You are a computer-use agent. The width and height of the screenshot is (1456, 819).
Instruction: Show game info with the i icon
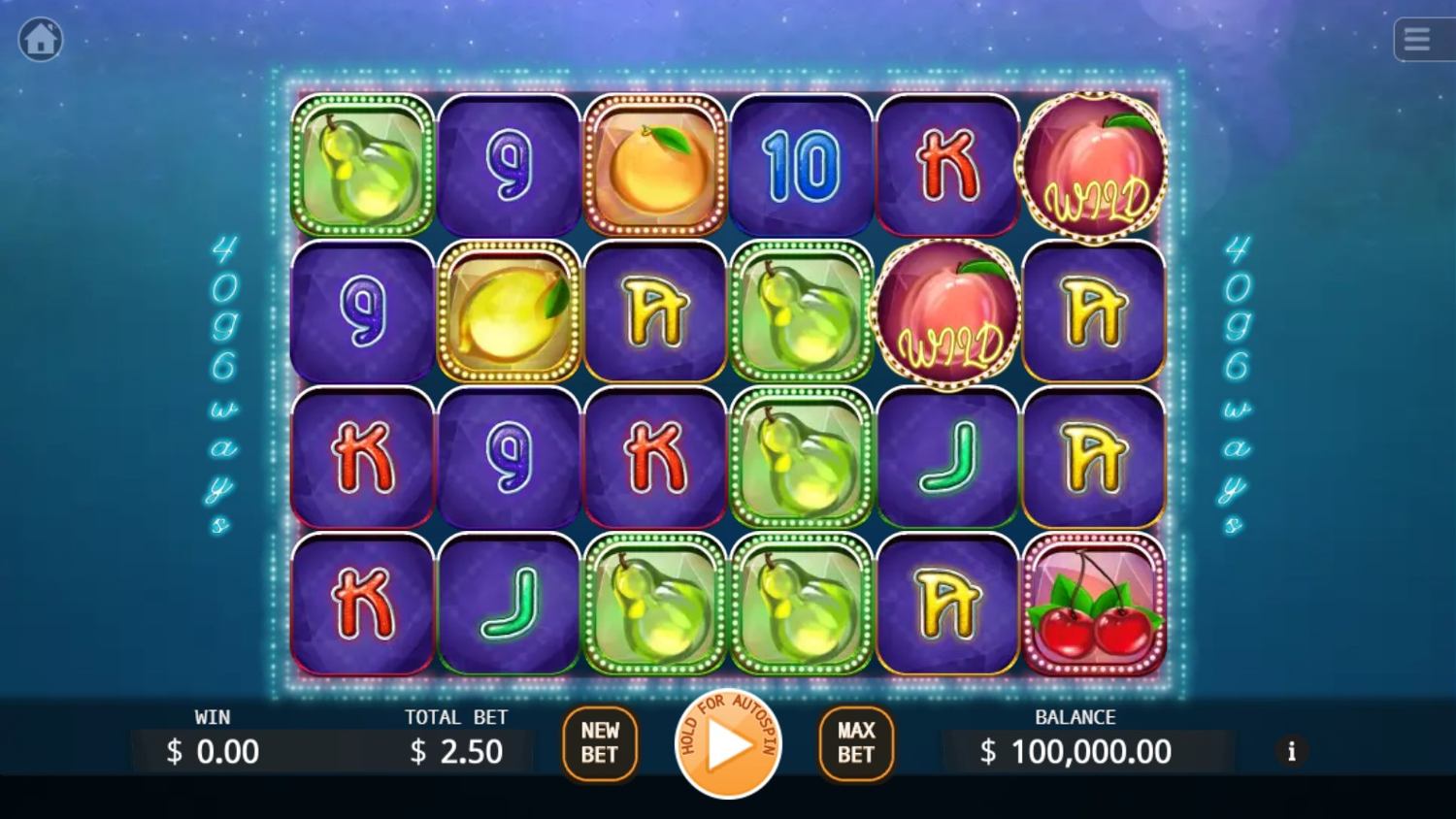(1291, 751)
